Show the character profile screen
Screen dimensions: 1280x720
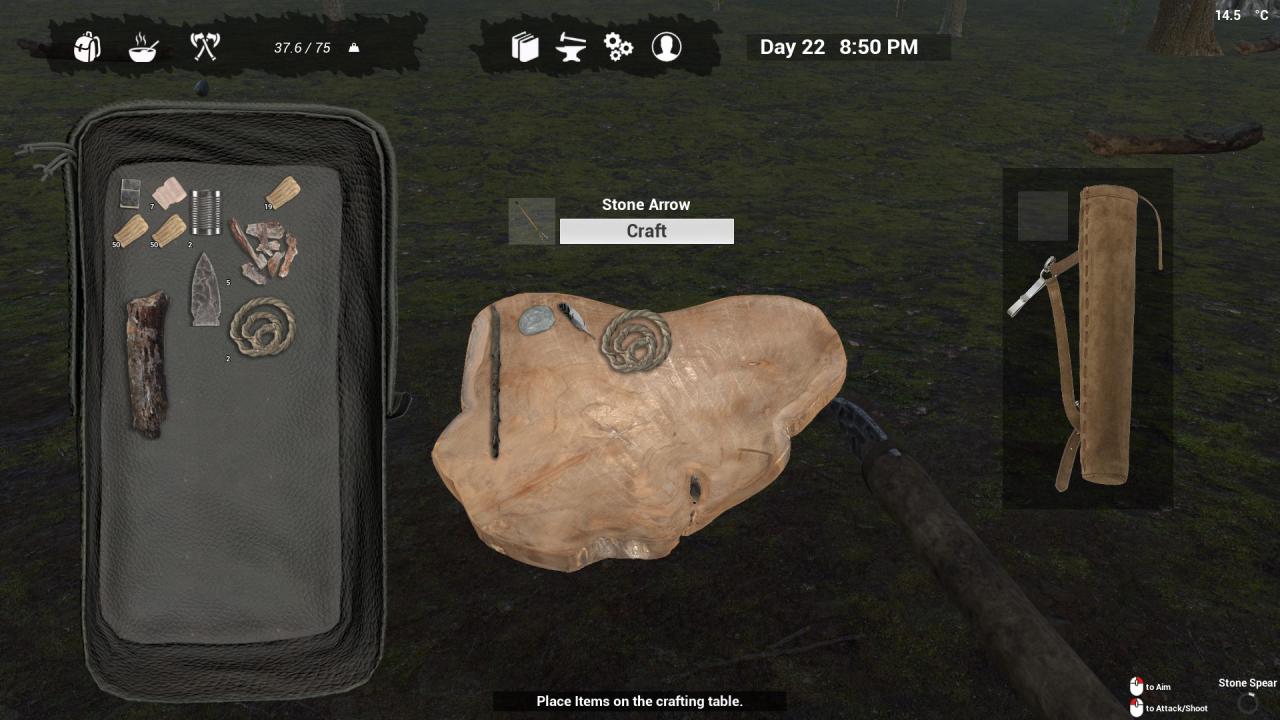pos(666,47)
